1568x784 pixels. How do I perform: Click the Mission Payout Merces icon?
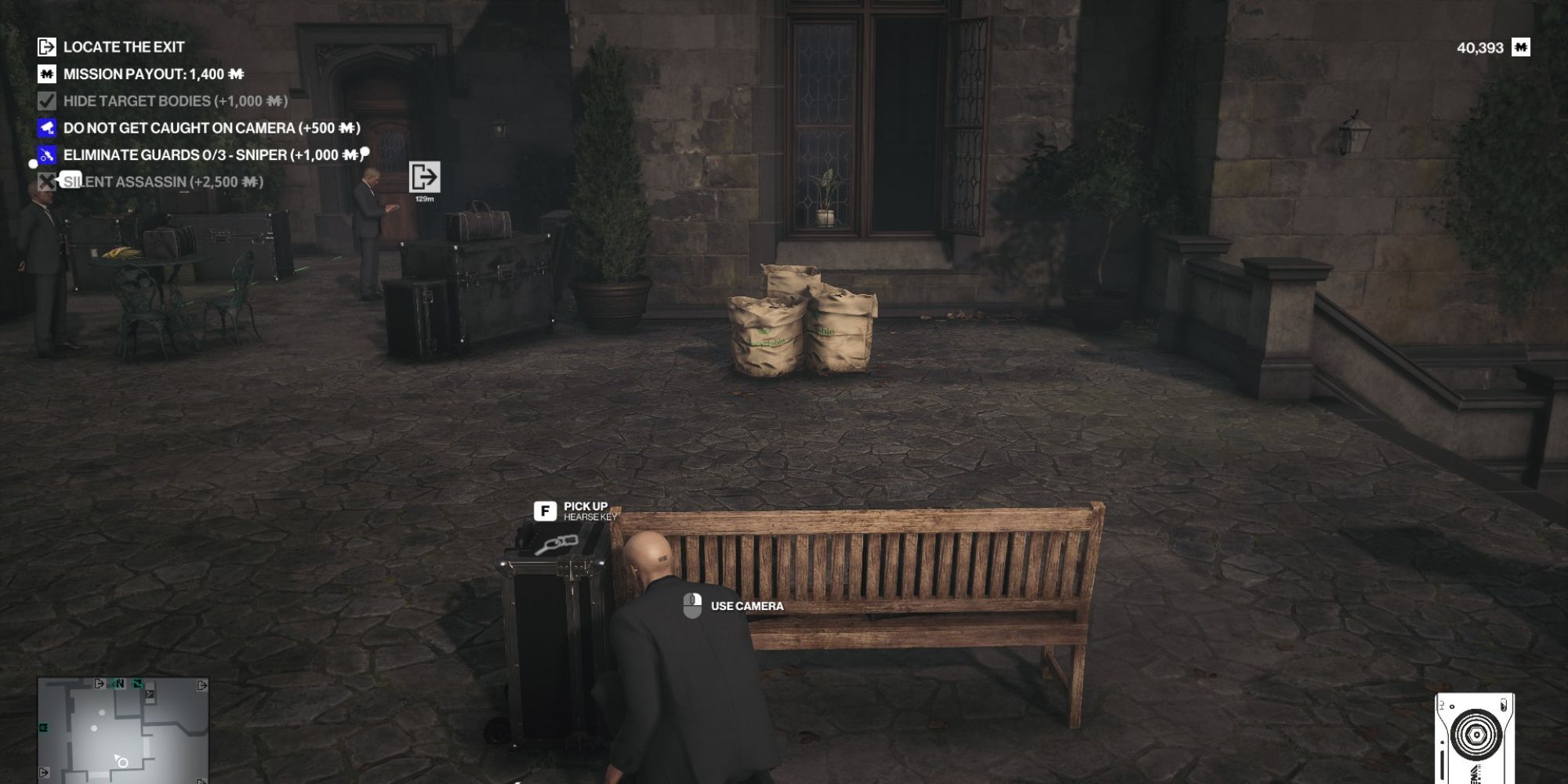coord(47,74)
